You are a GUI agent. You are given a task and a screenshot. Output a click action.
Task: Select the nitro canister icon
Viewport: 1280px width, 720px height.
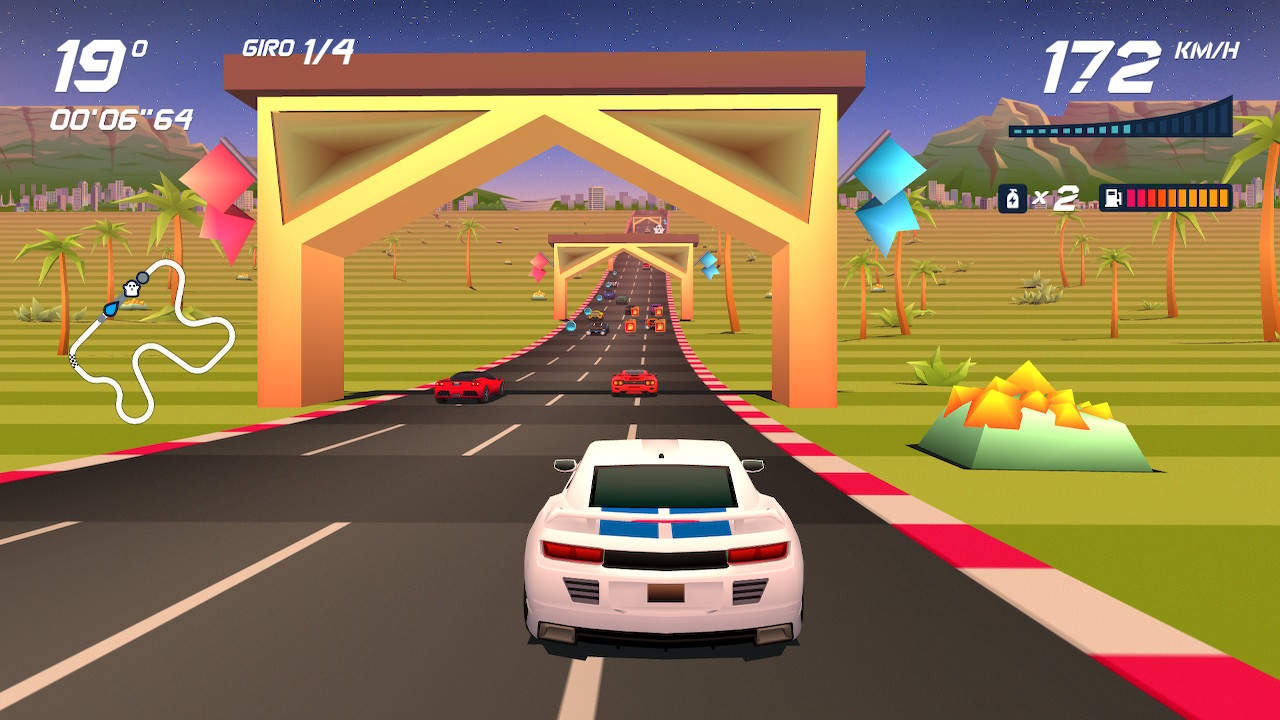click(1012, 198)
